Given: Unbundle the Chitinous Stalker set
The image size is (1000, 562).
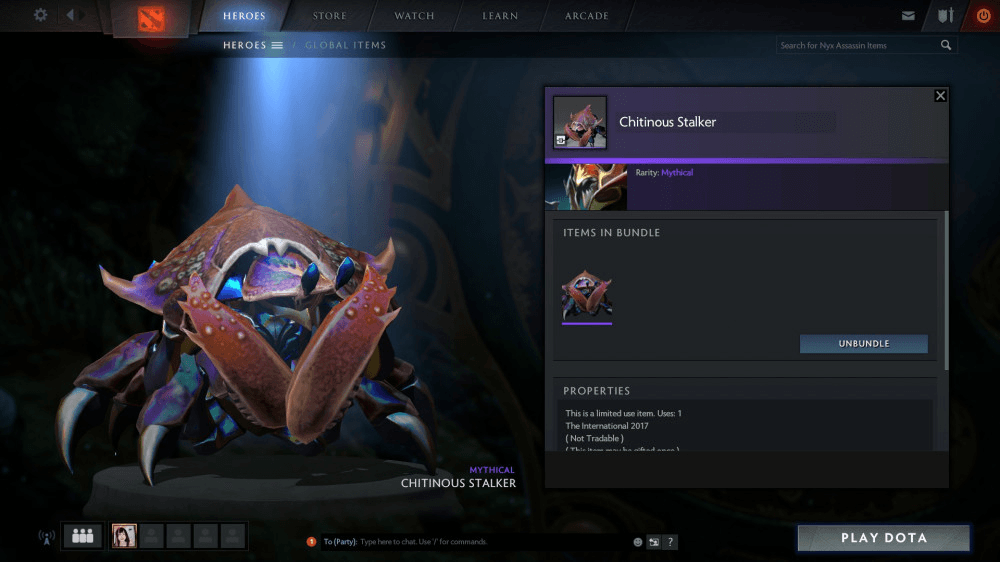Looking at the screenshot, I should pos(863,344).
